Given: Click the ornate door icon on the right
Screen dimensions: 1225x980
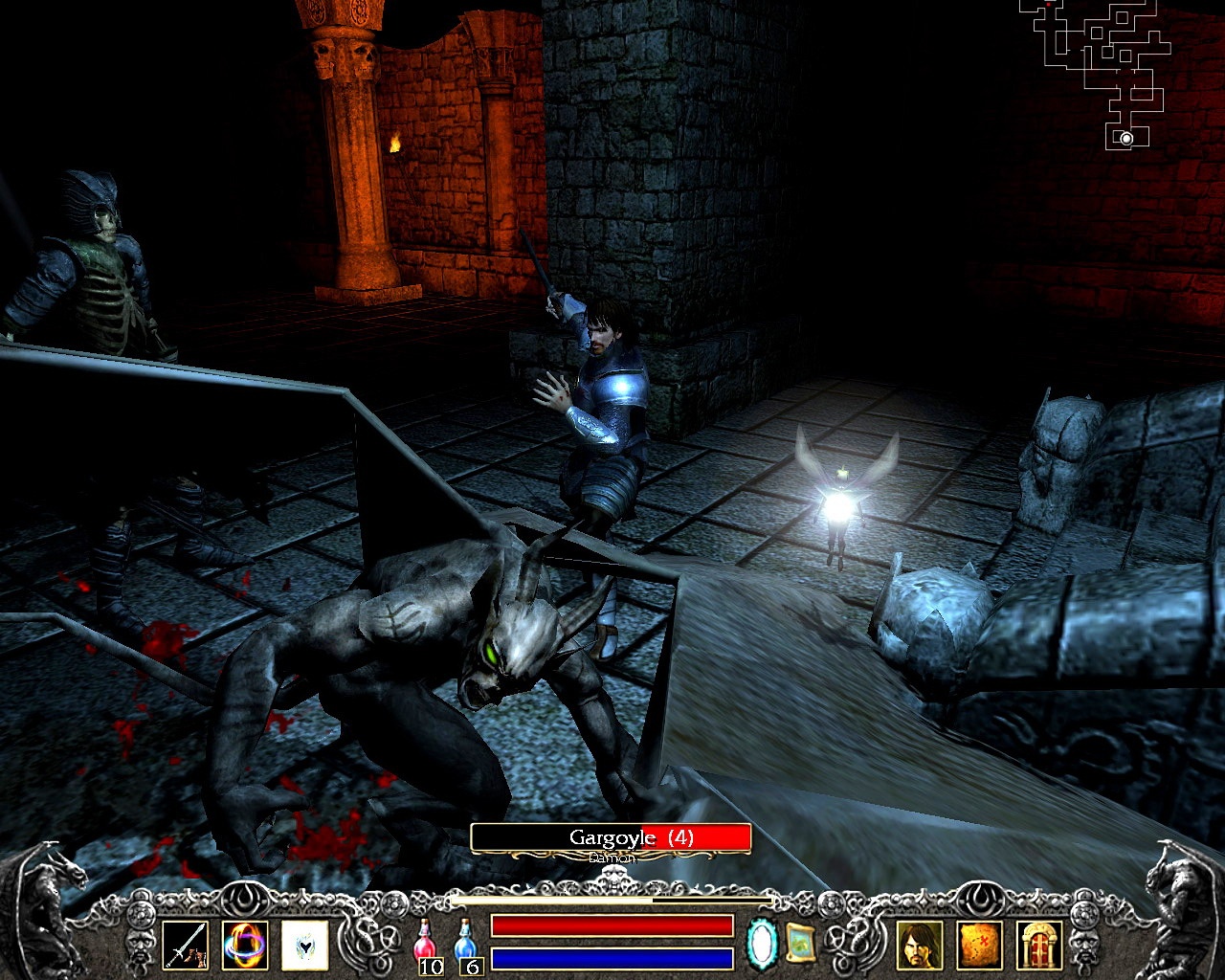Looking at the screenshot, I should tap(1039, 947).
